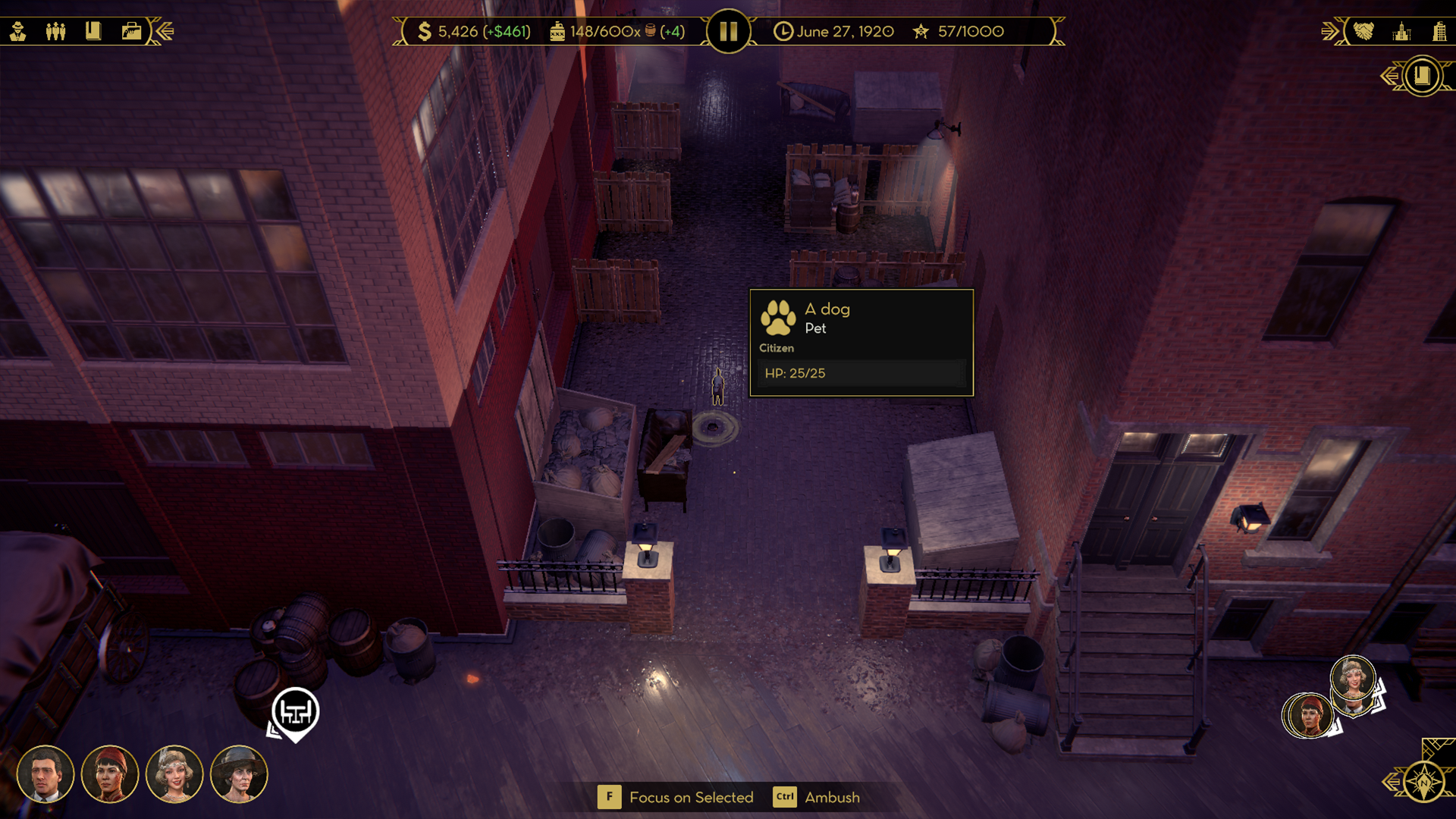The height and width of the screenshot is (819, 1456).
Task: Select the city districts building icon
Action: (x=1401, y=31)
